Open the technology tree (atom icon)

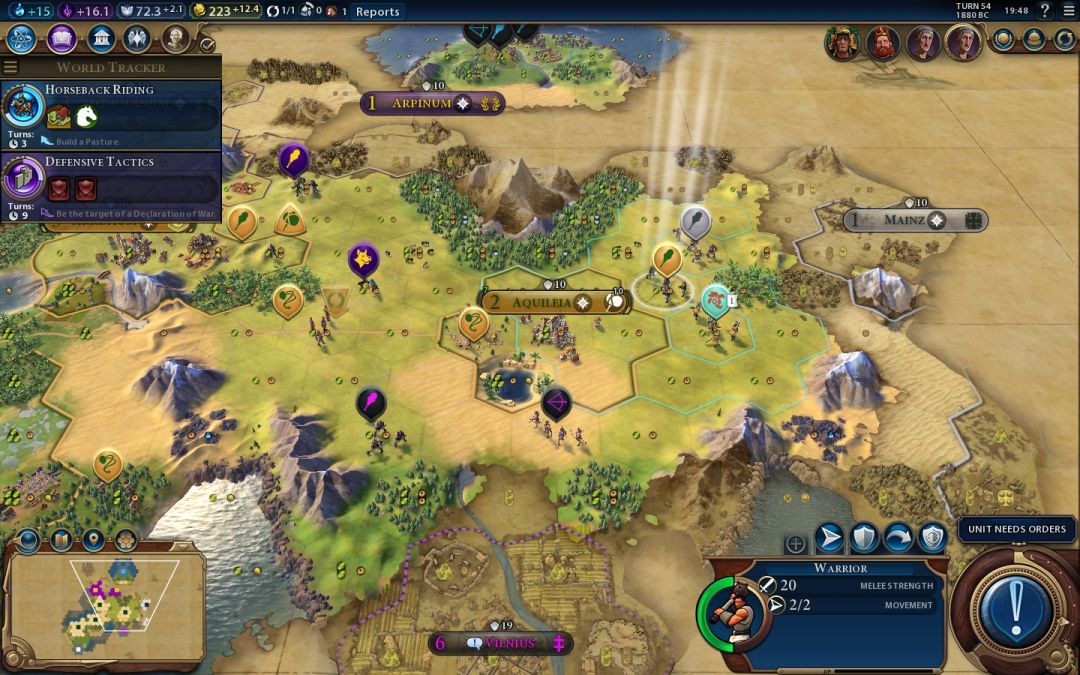(x=22, y=40)
